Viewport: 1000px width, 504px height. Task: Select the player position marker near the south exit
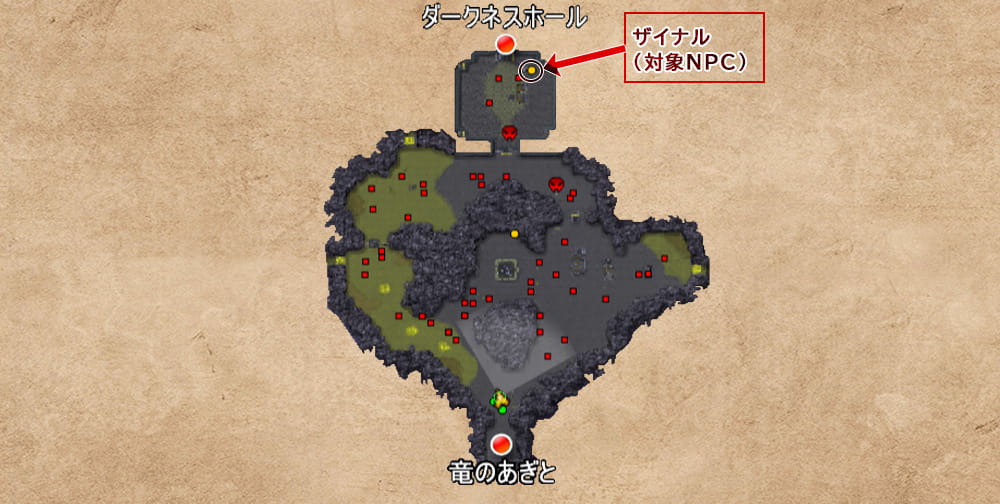pos(500,401)
